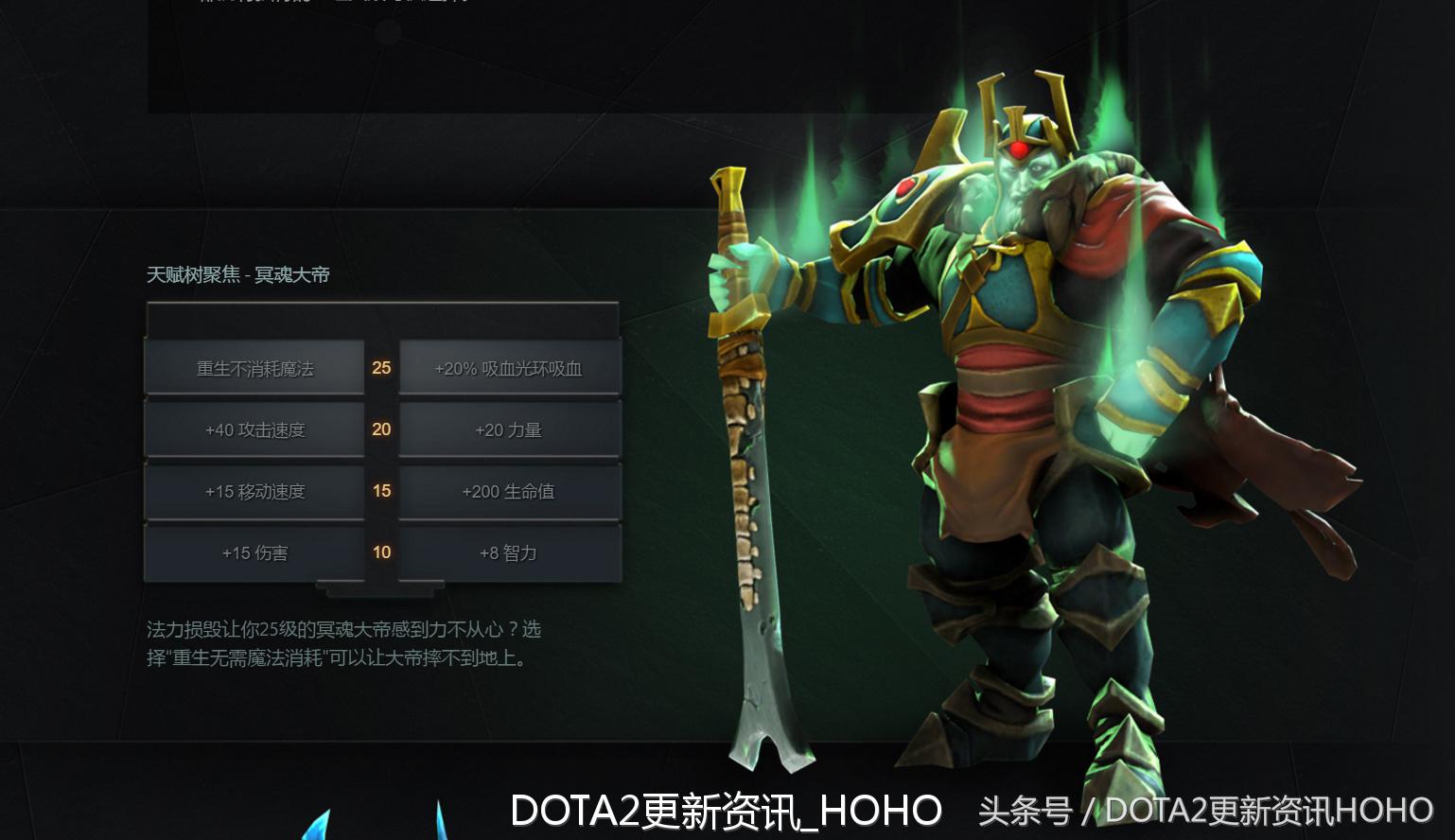Pick the "+200 生命值" talent
Image resolution: width=1455 pixels, height=840 pixels.
tap(509, 491)
